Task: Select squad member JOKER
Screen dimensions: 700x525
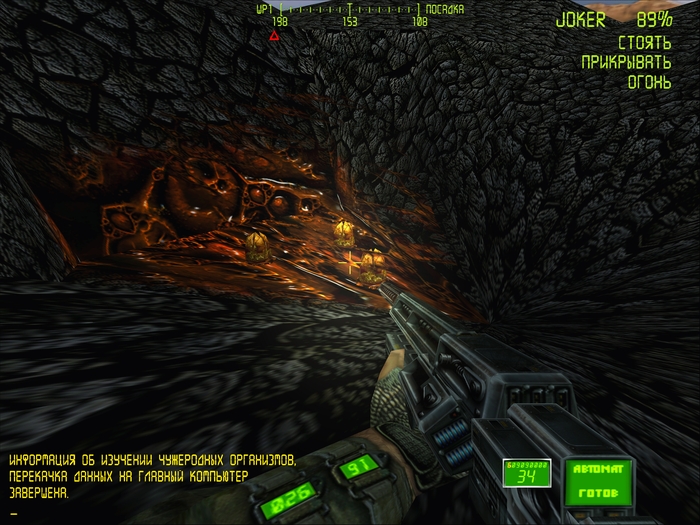Action: click(582, 19)
